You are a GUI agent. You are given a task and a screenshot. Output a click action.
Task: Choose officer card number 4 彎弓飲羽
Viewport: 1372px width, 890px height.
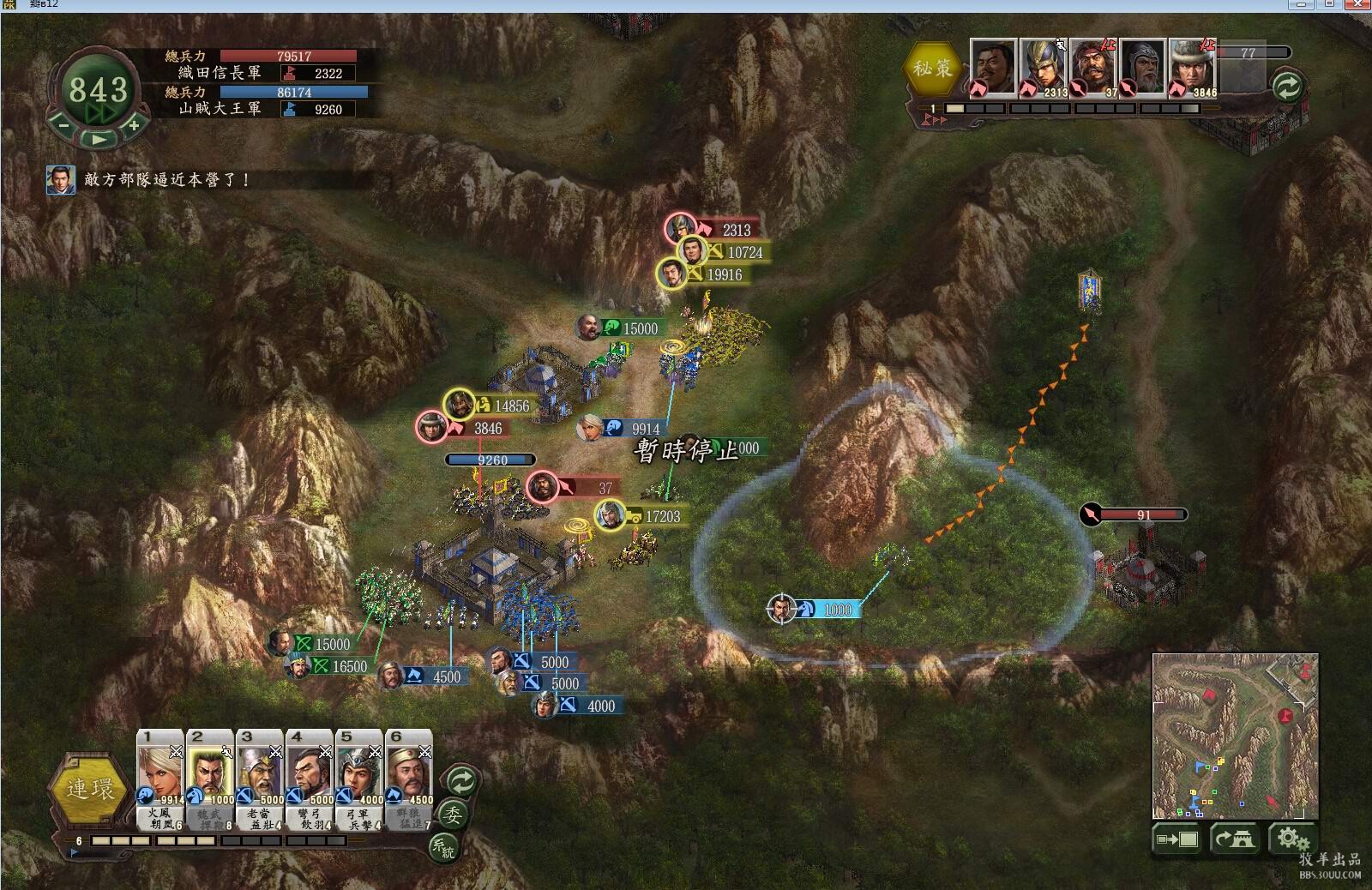[x=310, y=776]
